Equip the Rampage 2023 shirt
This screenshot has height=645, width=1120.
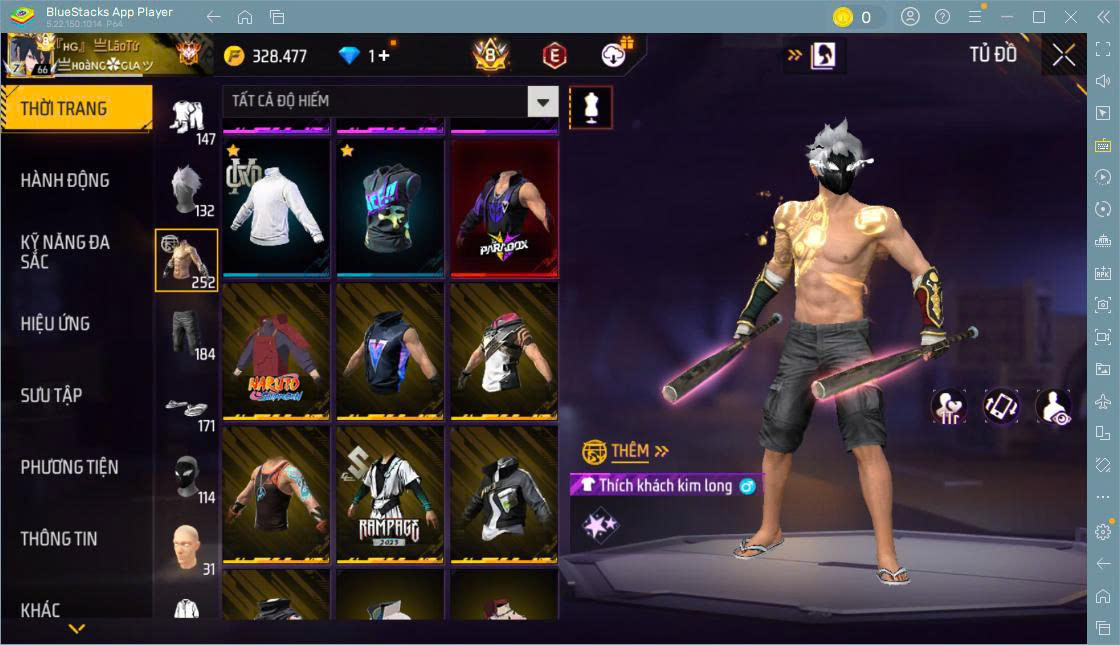pyautogui.click(x=390, y=494)
